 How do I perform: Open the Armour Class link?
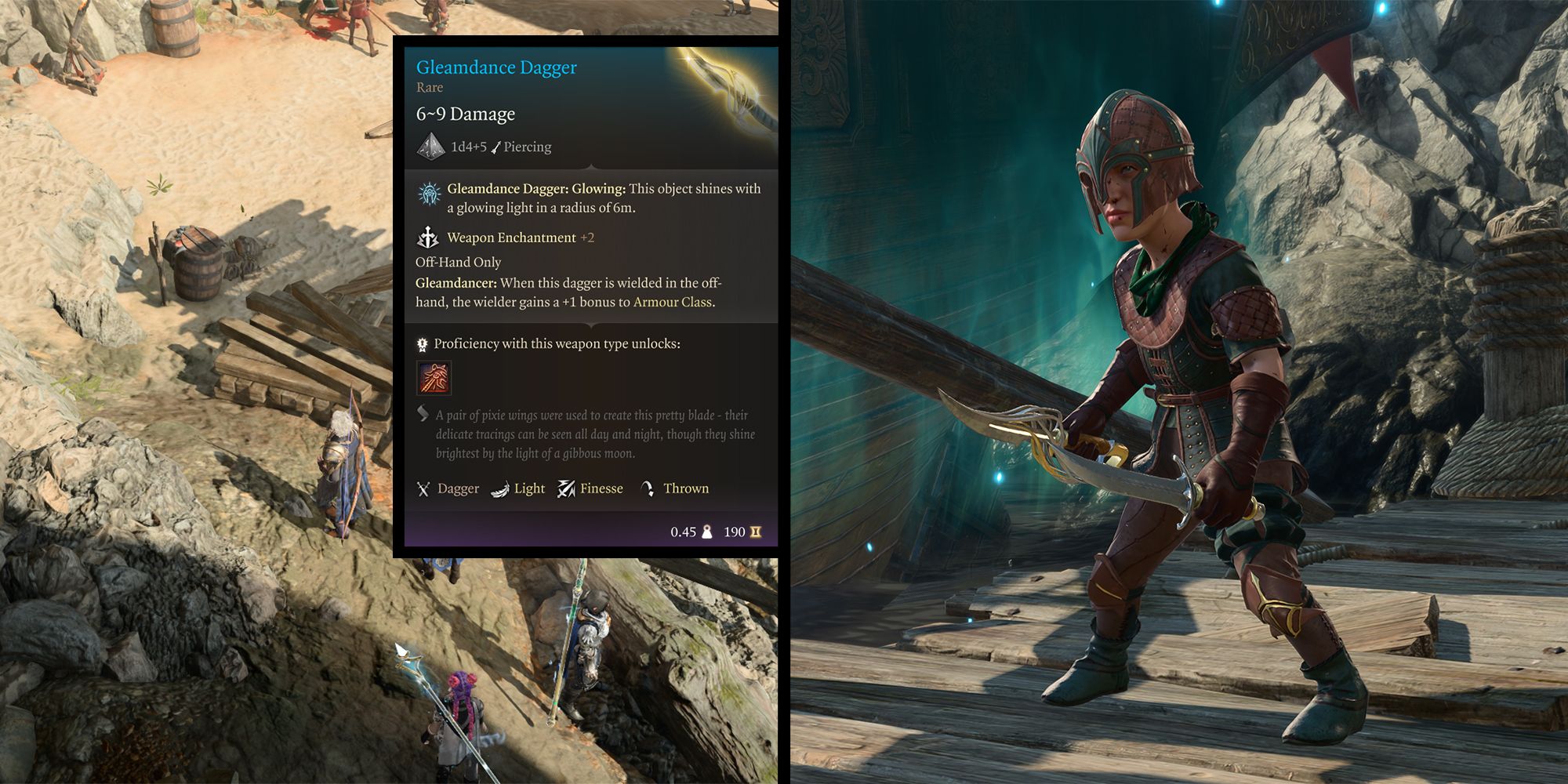(674, 301)
